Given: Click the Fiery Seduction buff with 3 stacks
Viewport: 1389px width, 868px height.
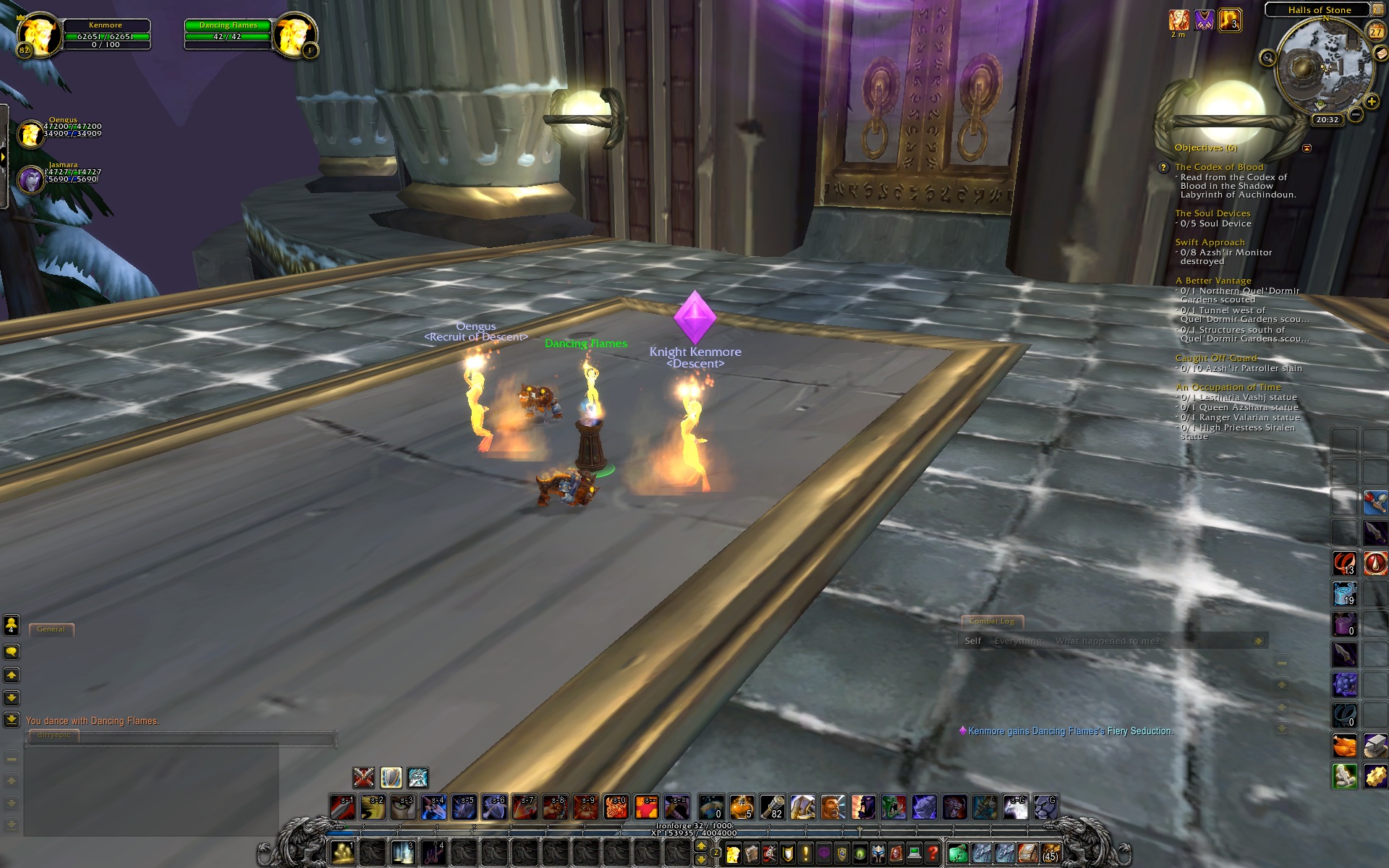Looking at the screenshot, I should coord(1229,20).
